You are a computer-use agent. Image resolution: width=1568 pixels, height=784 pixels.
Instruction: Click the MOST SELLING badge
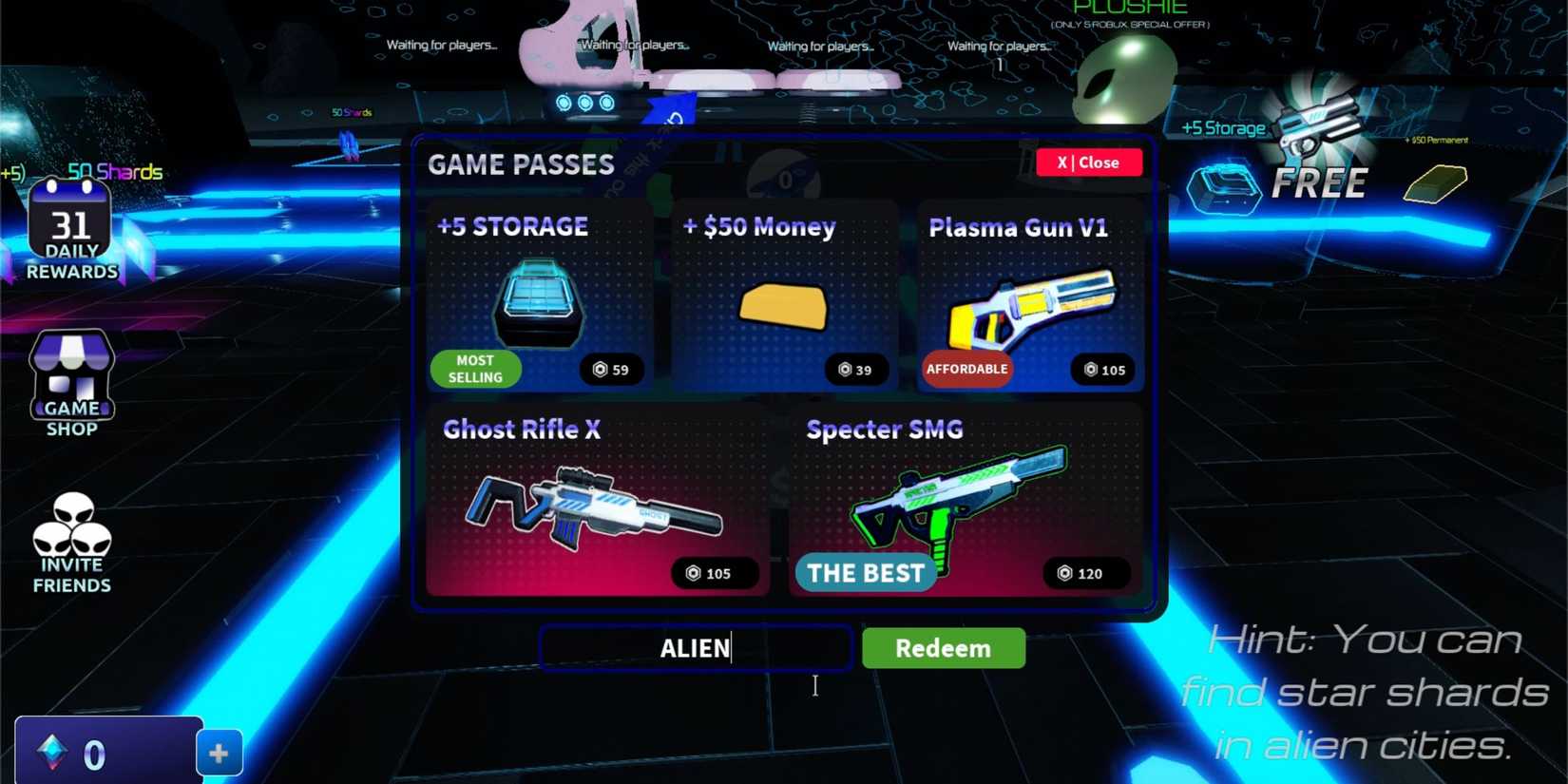coord(475,369)
